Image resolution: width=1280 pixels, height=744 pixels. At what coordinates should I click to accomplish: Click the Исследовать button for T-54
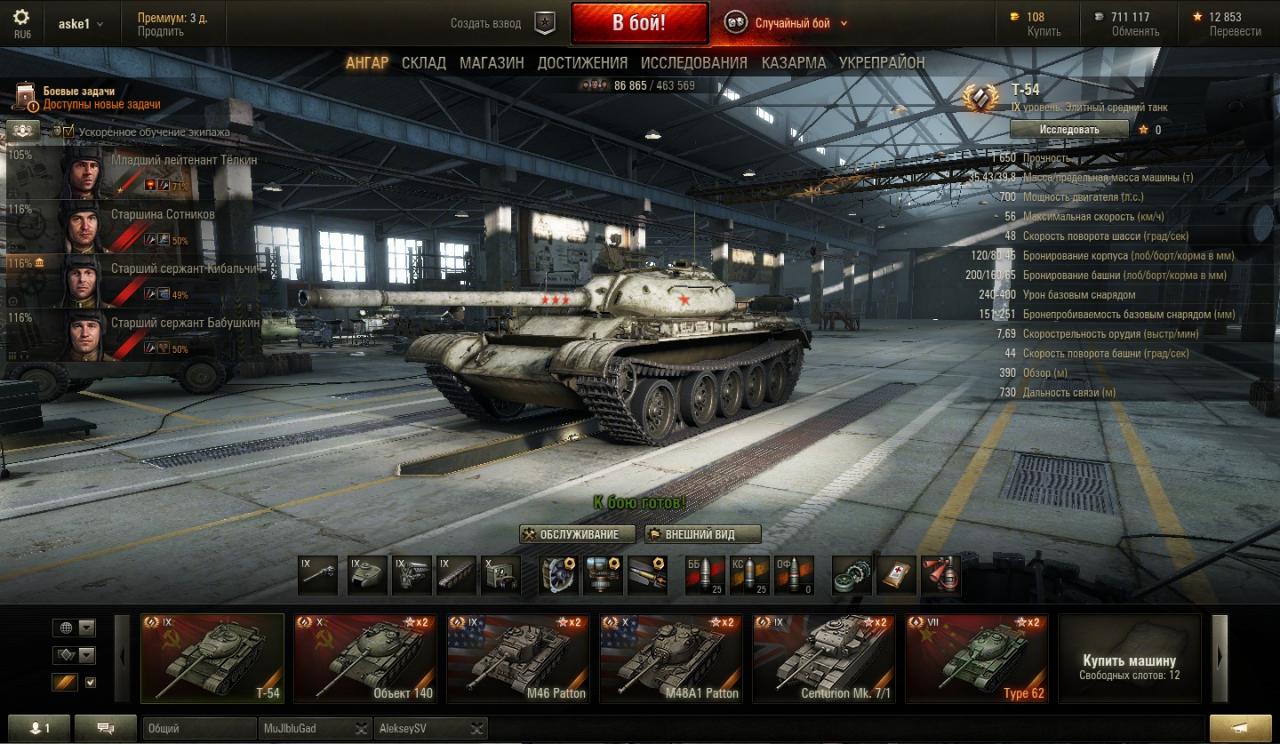click(1069, 129)
